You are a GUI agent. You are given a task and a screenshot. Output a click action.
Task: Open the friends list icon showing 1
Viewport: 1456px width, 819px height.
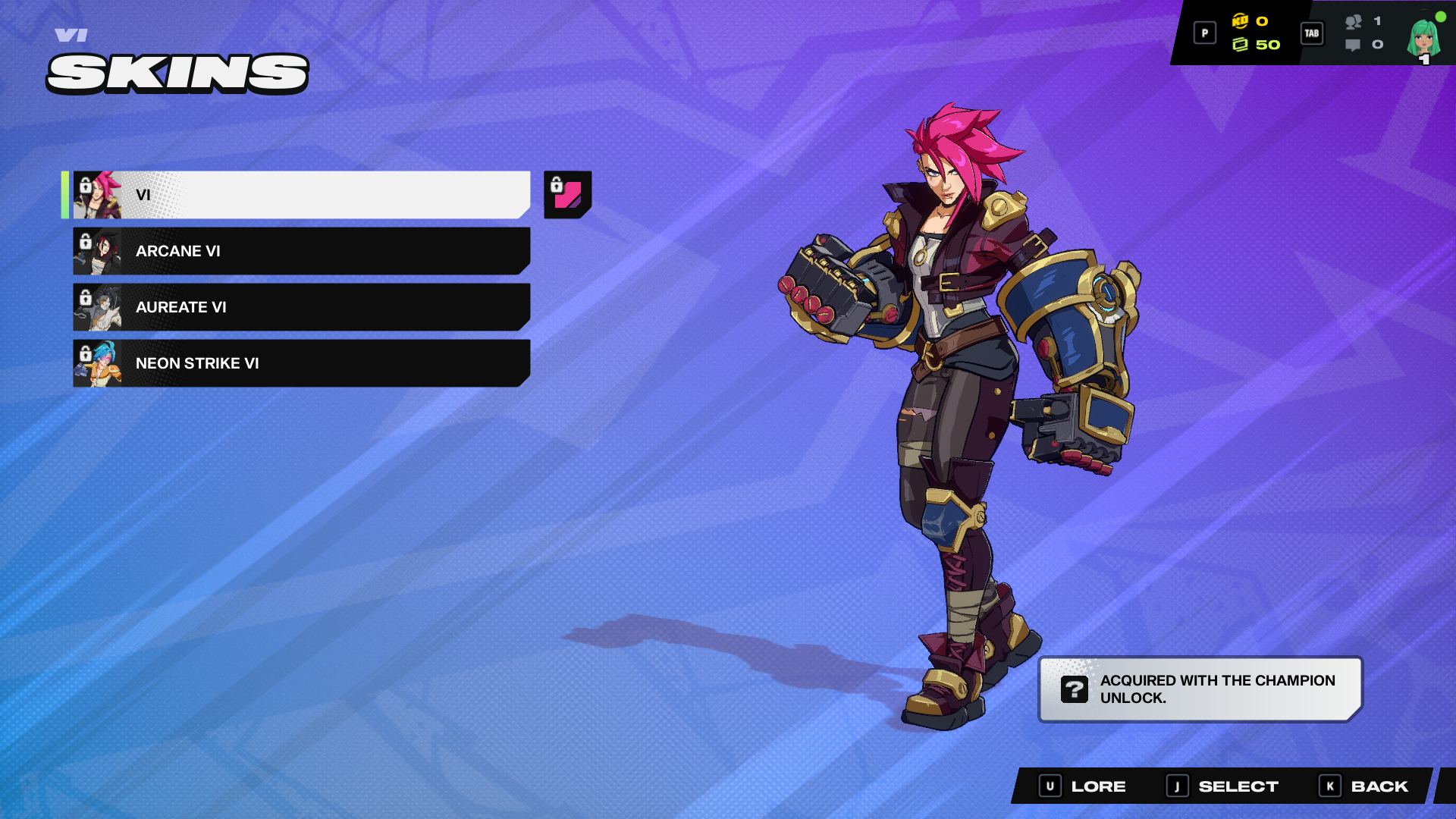coord(1354,23)
